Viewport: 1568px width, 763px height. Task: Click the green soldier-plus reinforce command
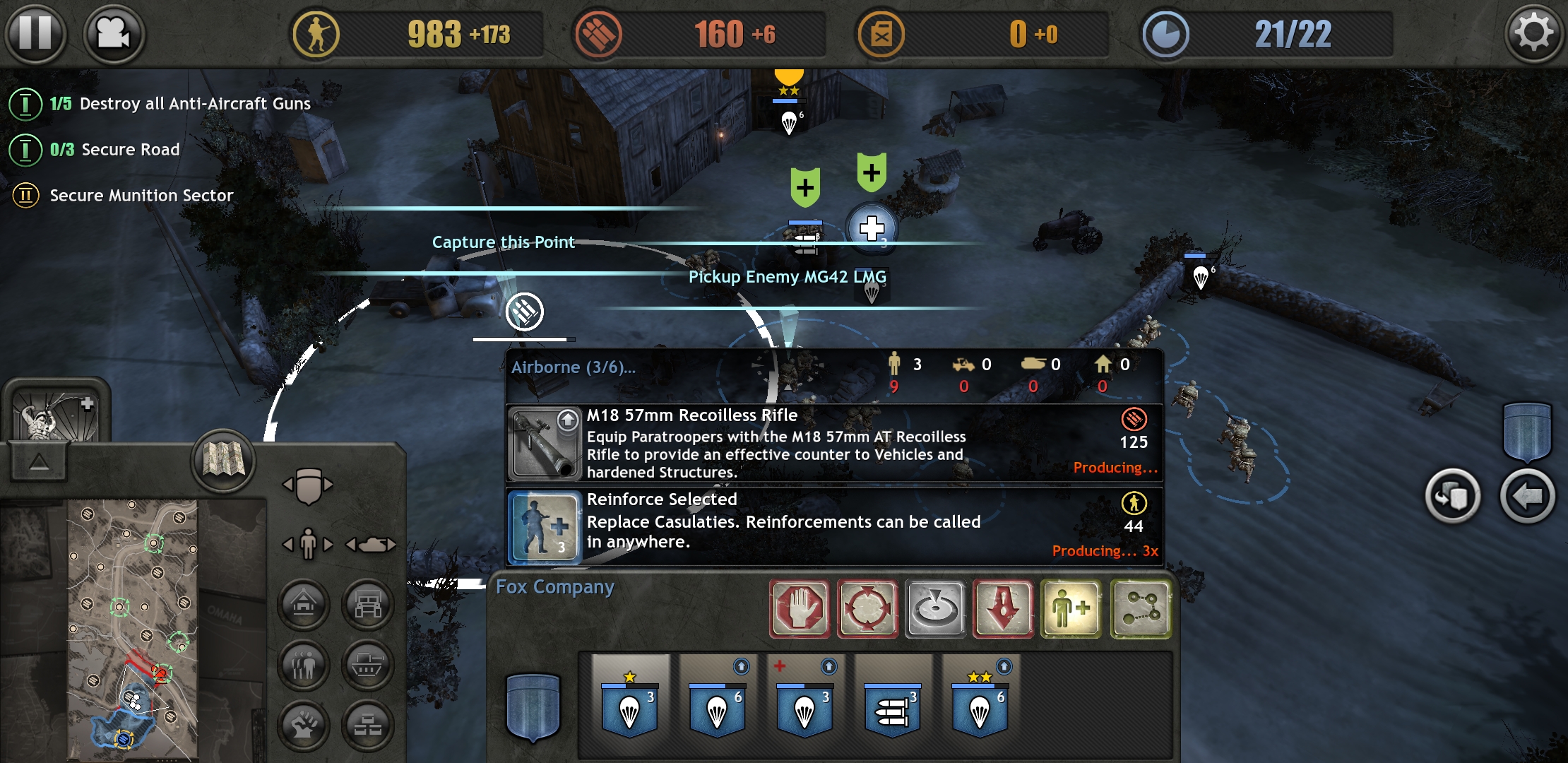1071,609
